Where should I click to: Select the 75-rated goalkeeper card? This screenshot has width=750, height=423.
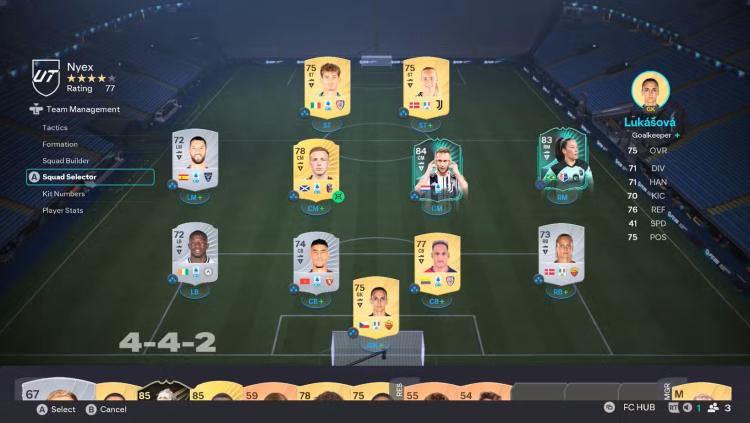[x=376, y=307]
